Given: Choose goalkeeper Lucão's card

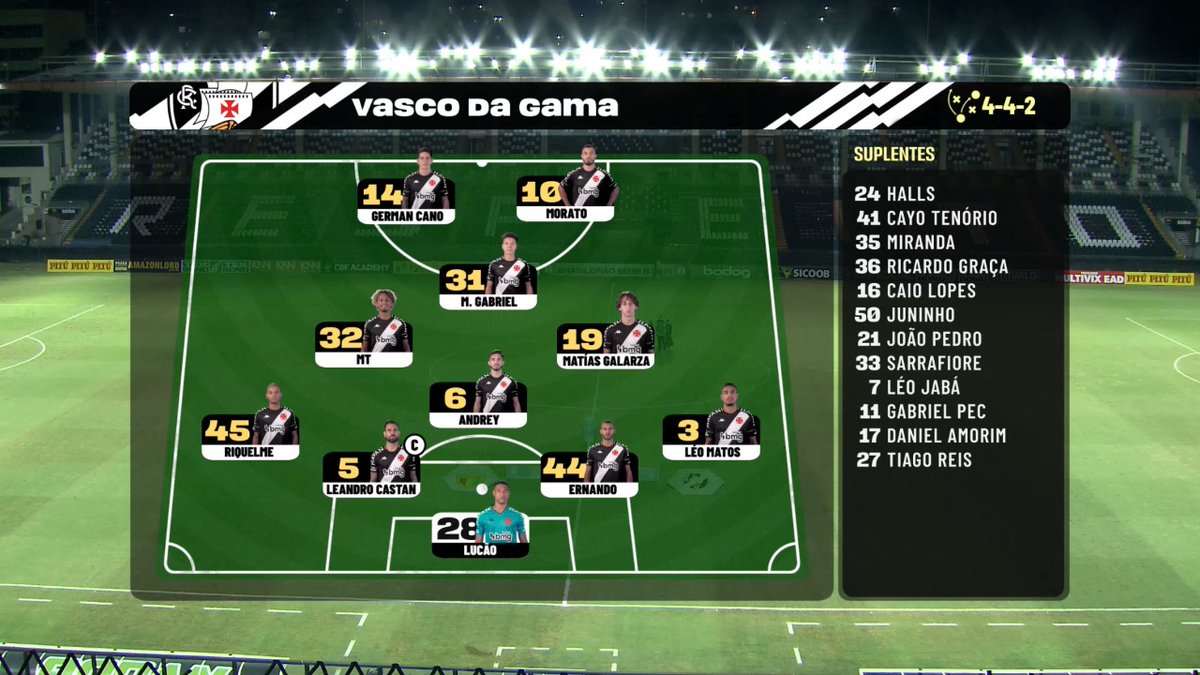Looking at the screenshot, I should click(x=480, y=534).
